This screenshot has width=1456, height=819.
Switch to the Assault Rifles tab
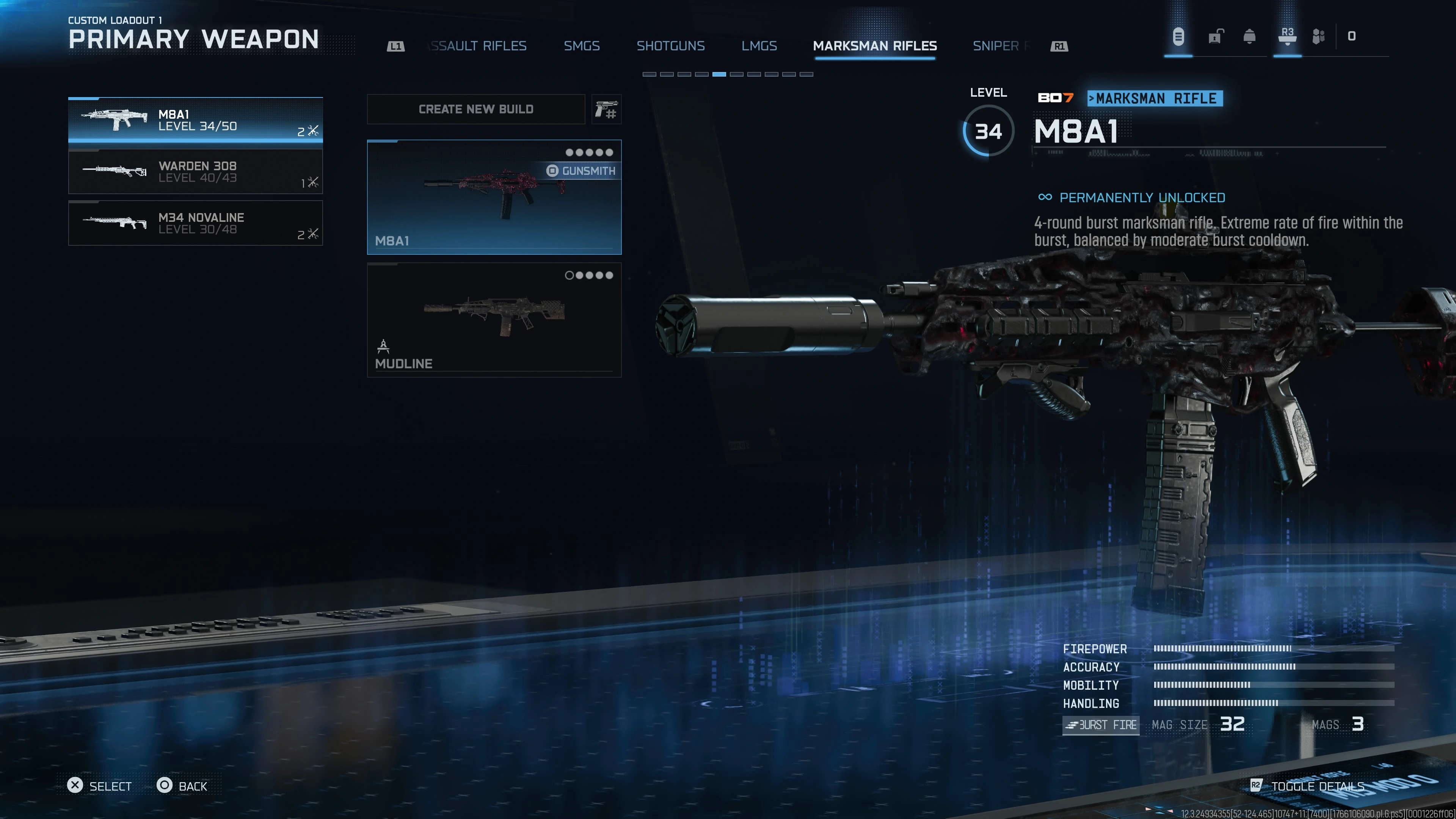(478, 46)
